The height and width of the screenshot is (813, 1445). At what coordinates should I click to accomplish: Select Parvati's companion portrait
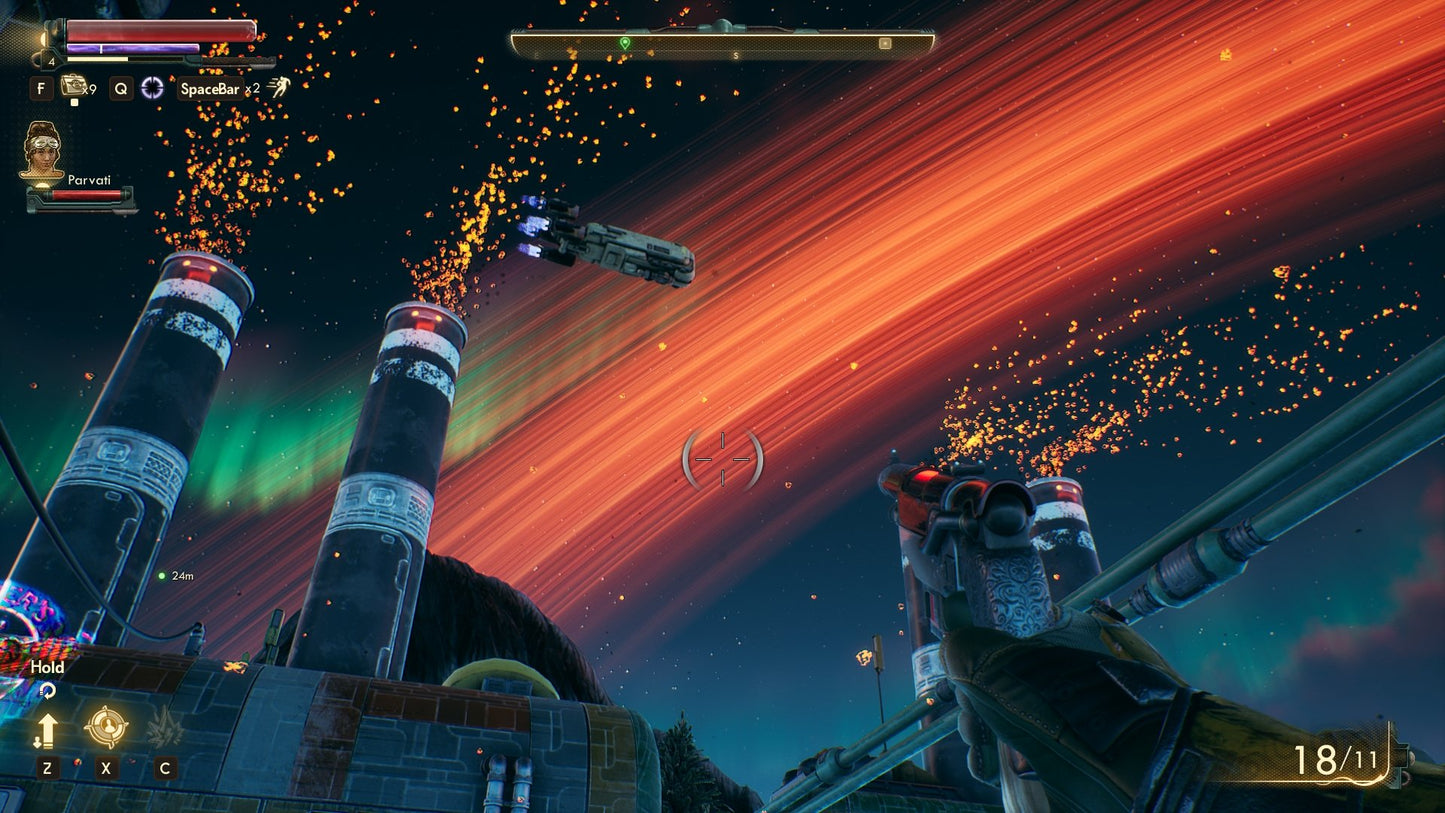tap(42, 150)
